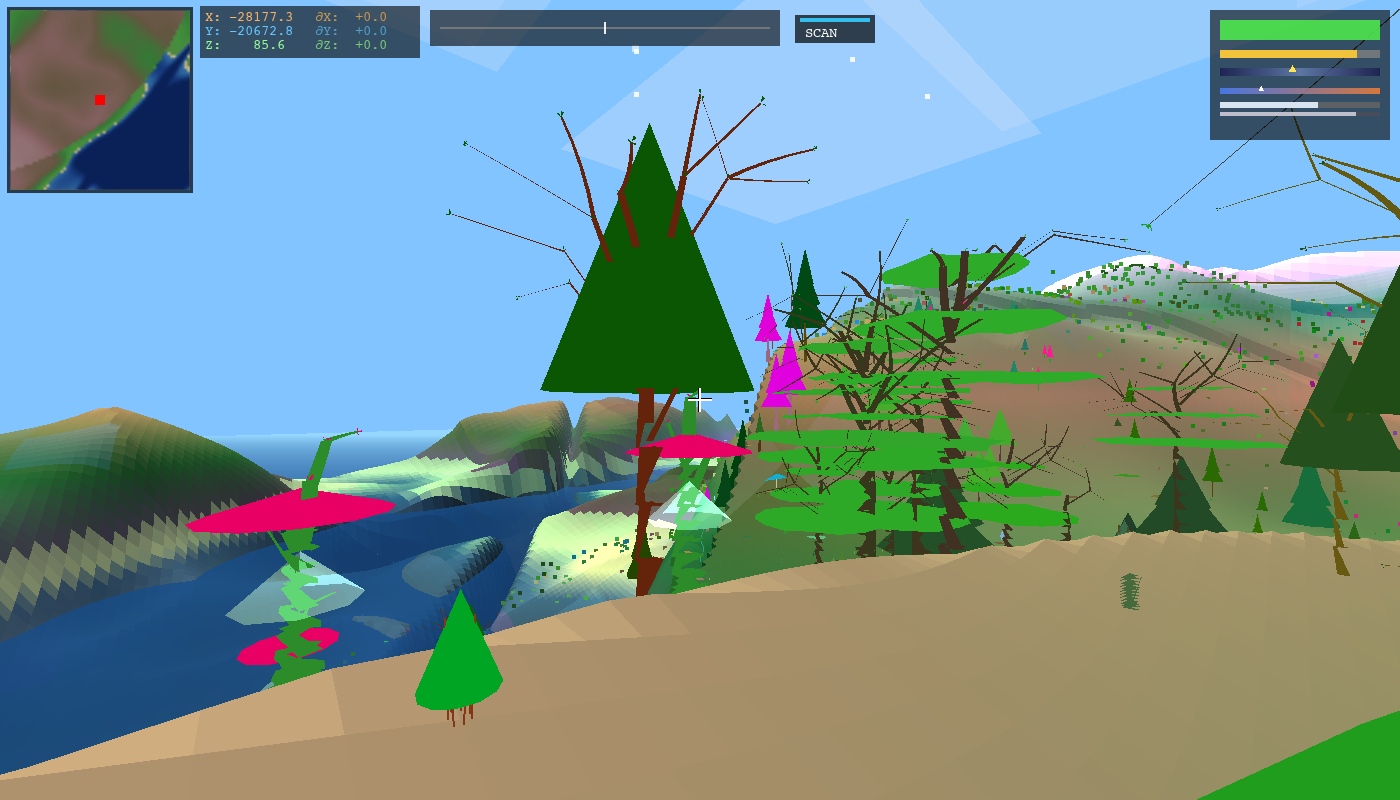
Task: Click the small green sapling in the foreground
Action: pyautogui.click(x=462, y=660)
